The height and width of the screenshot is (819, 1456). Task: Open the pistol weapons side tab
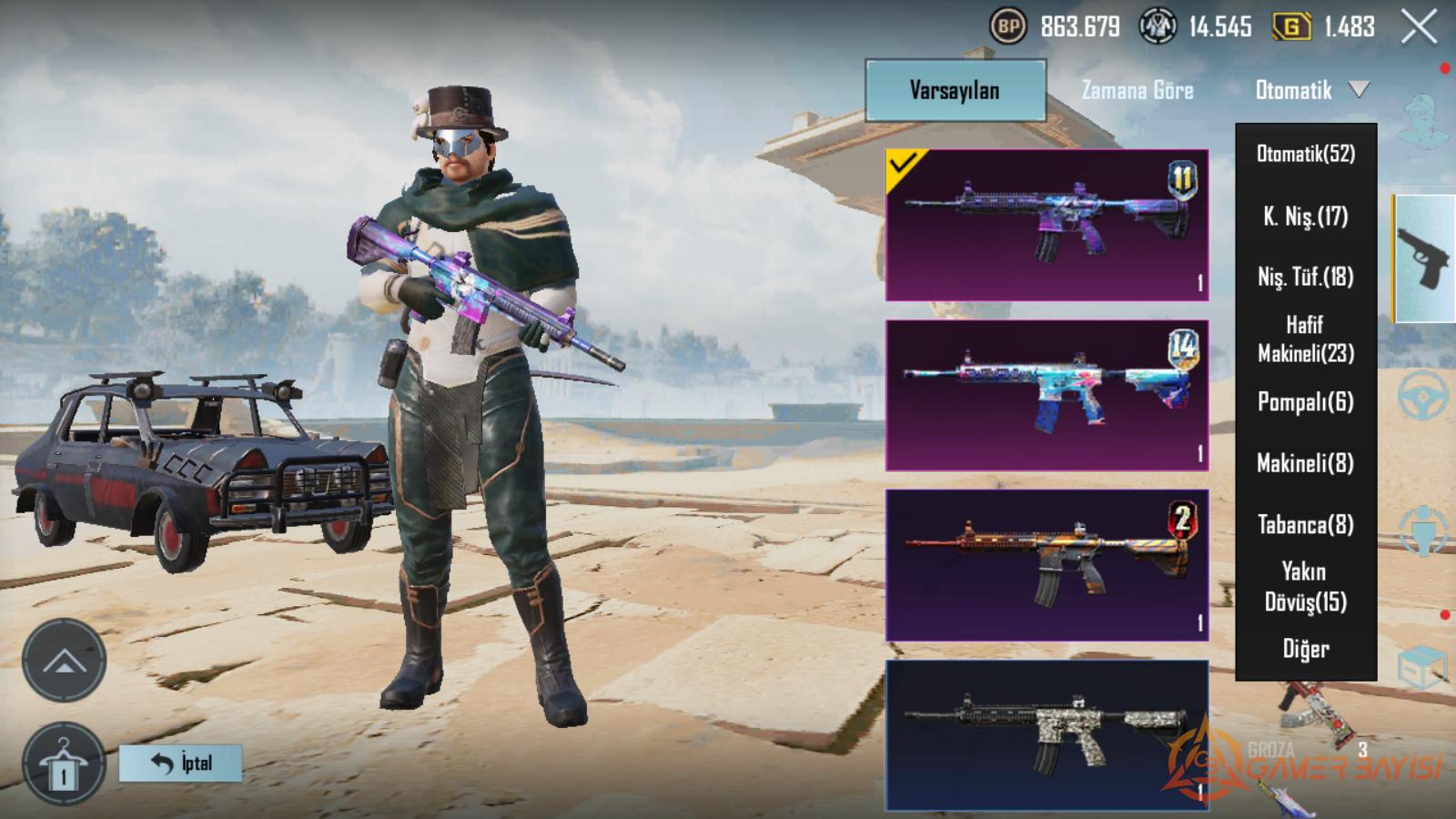coord(1424,258)
